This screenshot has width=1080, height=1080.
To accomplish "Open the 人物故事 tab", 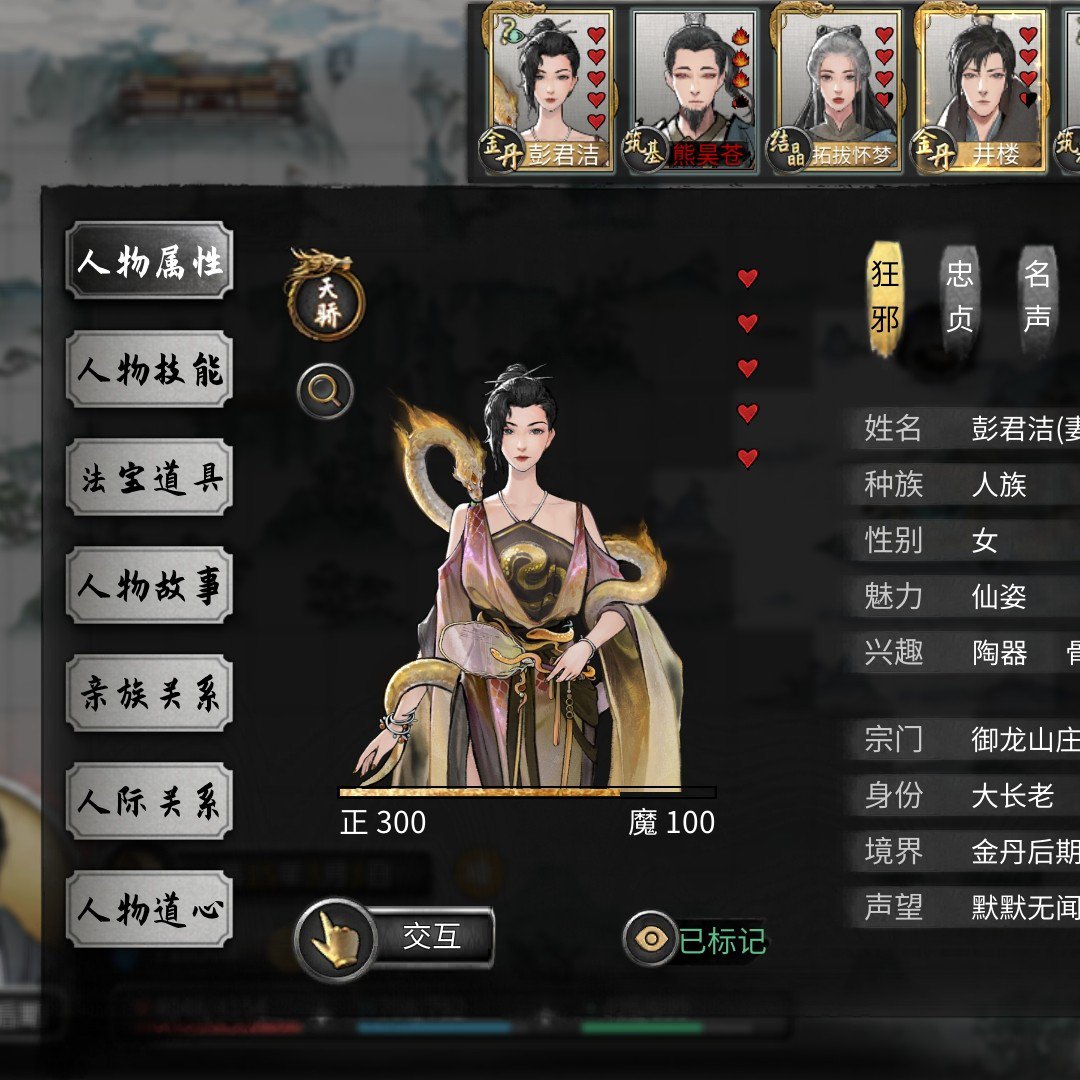I will pyautogui.click(x=149, y=586).
